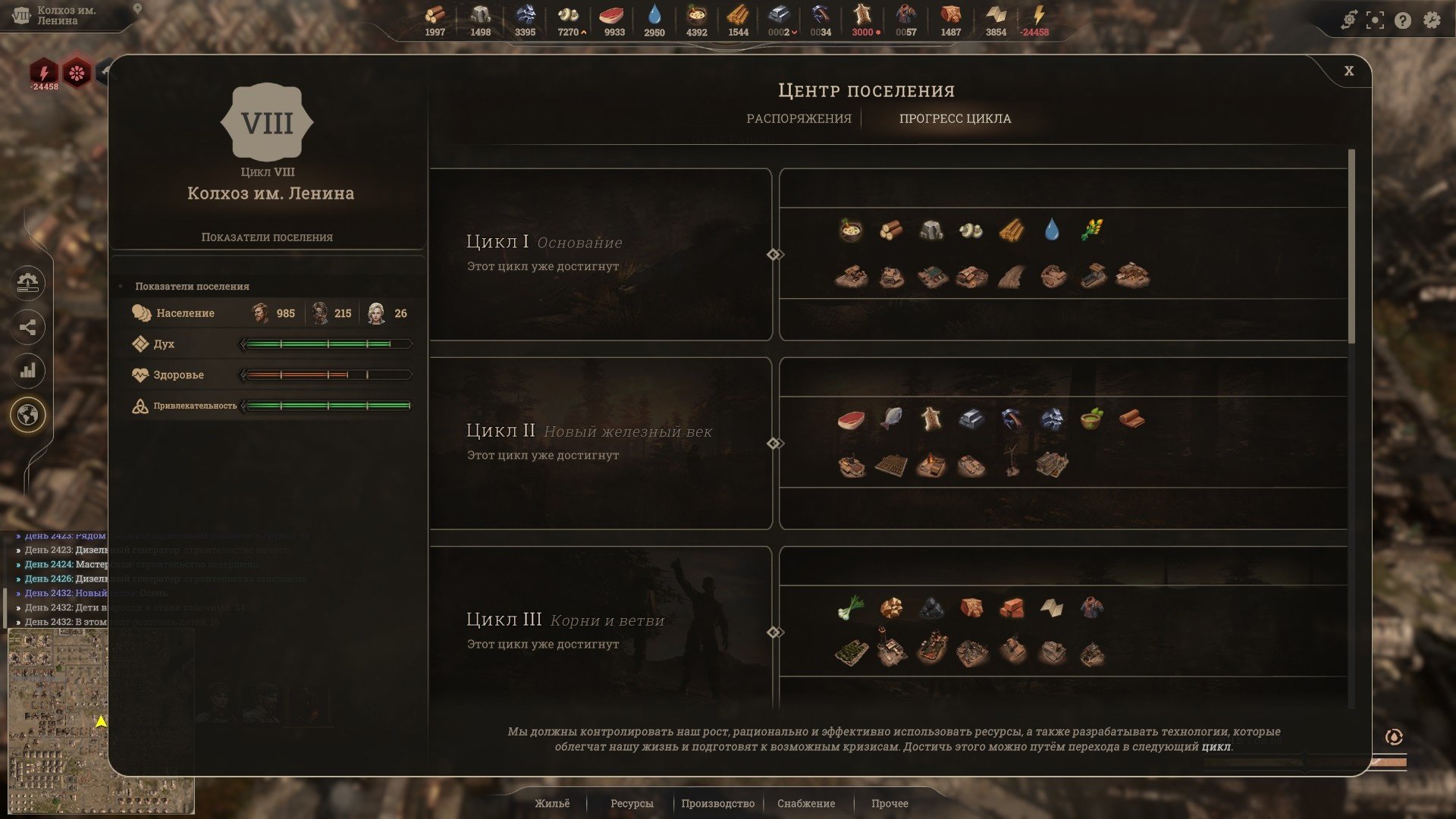Expand the Показатели поселения section header
The height and width of the screenshot is (819, 1456).
(192, 286)
